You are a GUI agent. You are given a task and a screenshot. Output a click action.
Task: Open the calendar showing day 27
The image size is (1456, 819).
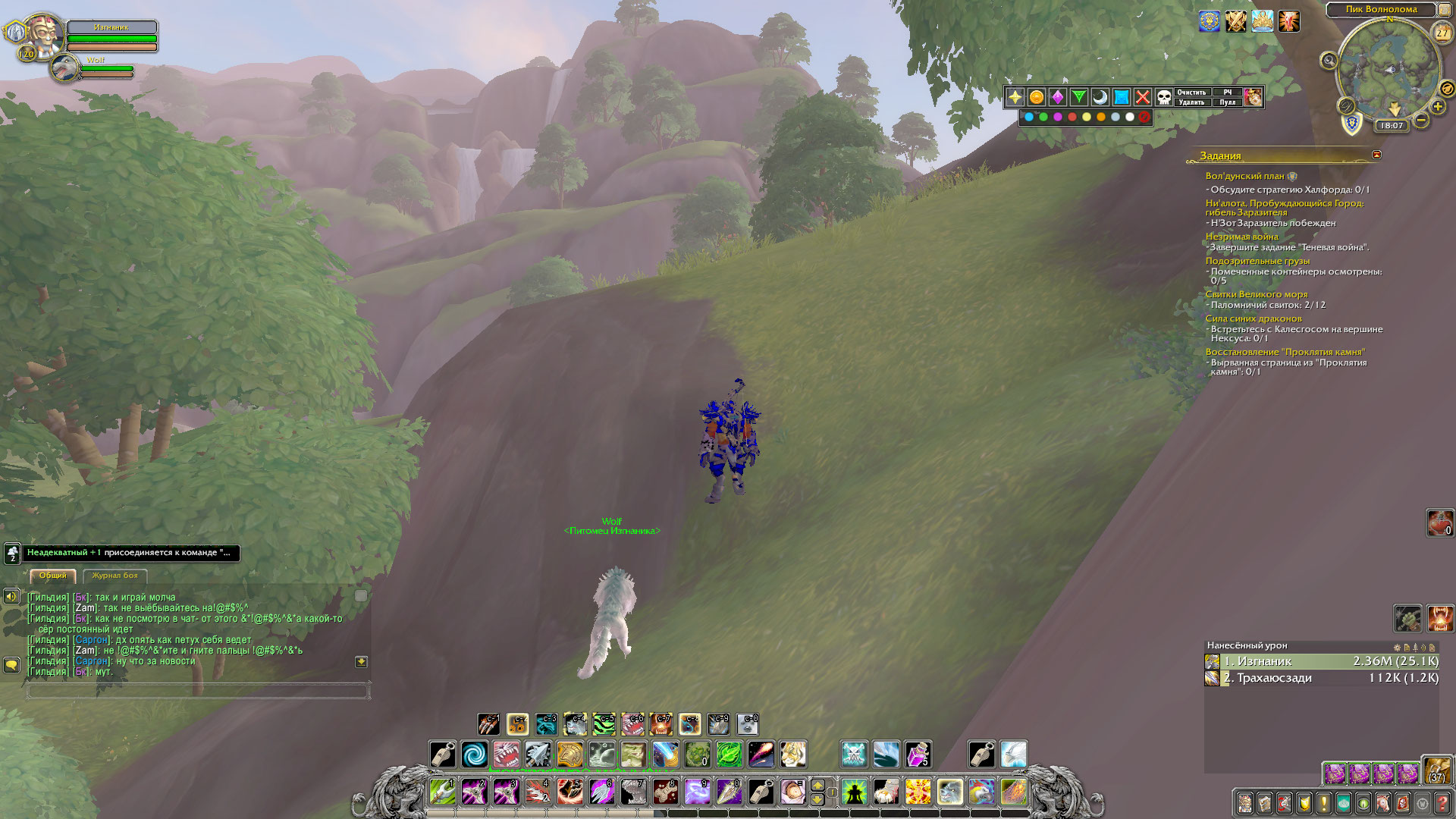click(x=1442, y=33)
